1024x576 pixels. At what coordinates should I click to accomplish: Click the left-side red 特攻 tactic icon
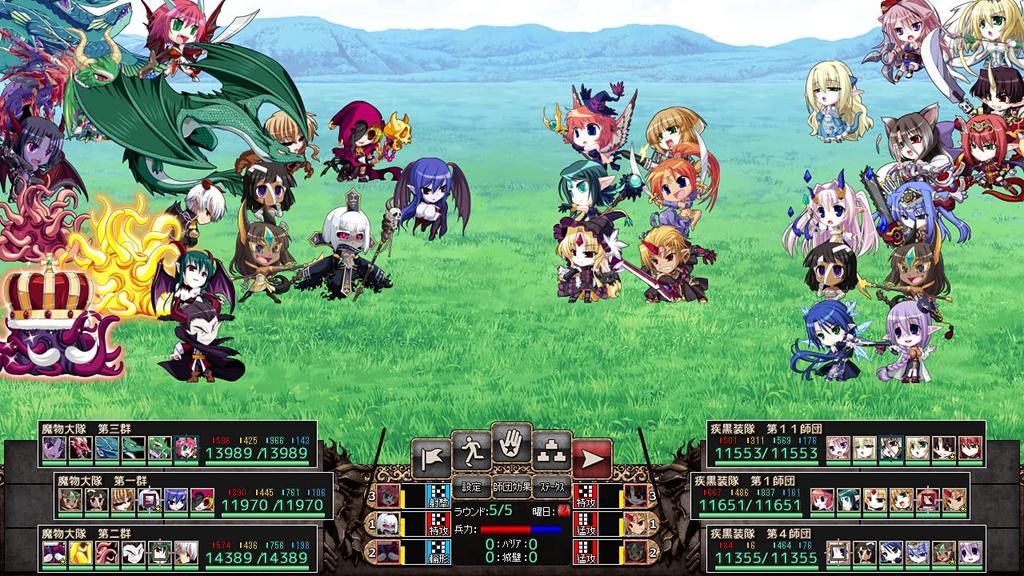pyautogui.click(x=437, y=523)
